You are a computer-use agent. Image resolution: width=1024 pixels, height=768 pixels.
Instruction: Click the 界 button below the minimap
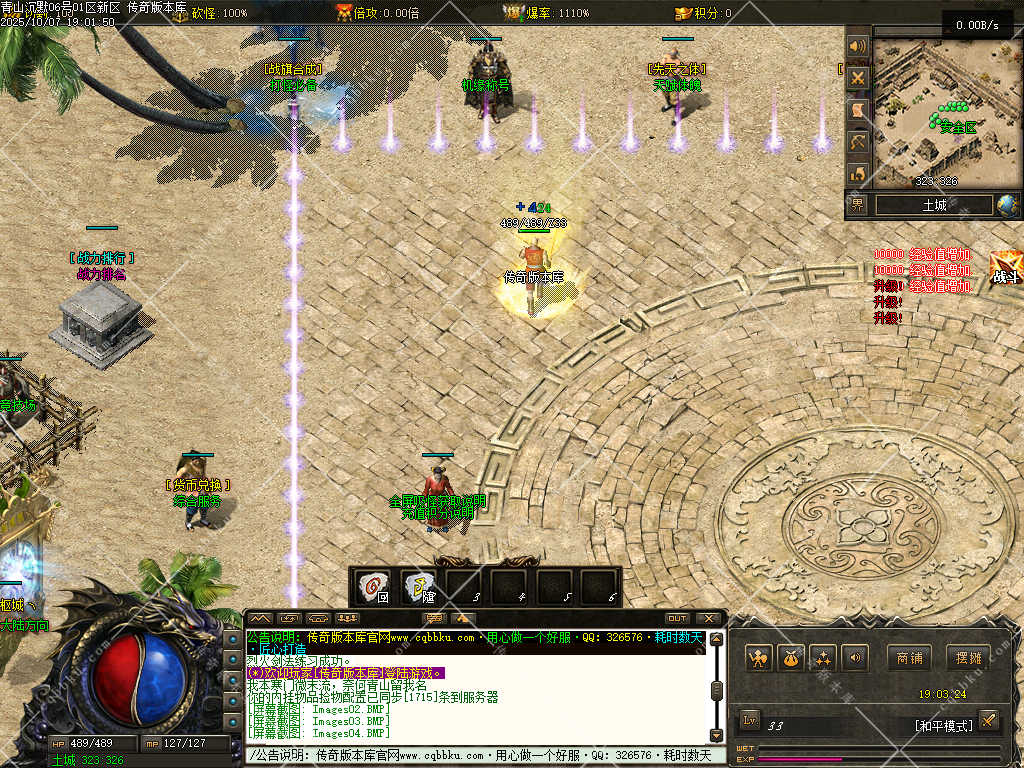point(858,205)
